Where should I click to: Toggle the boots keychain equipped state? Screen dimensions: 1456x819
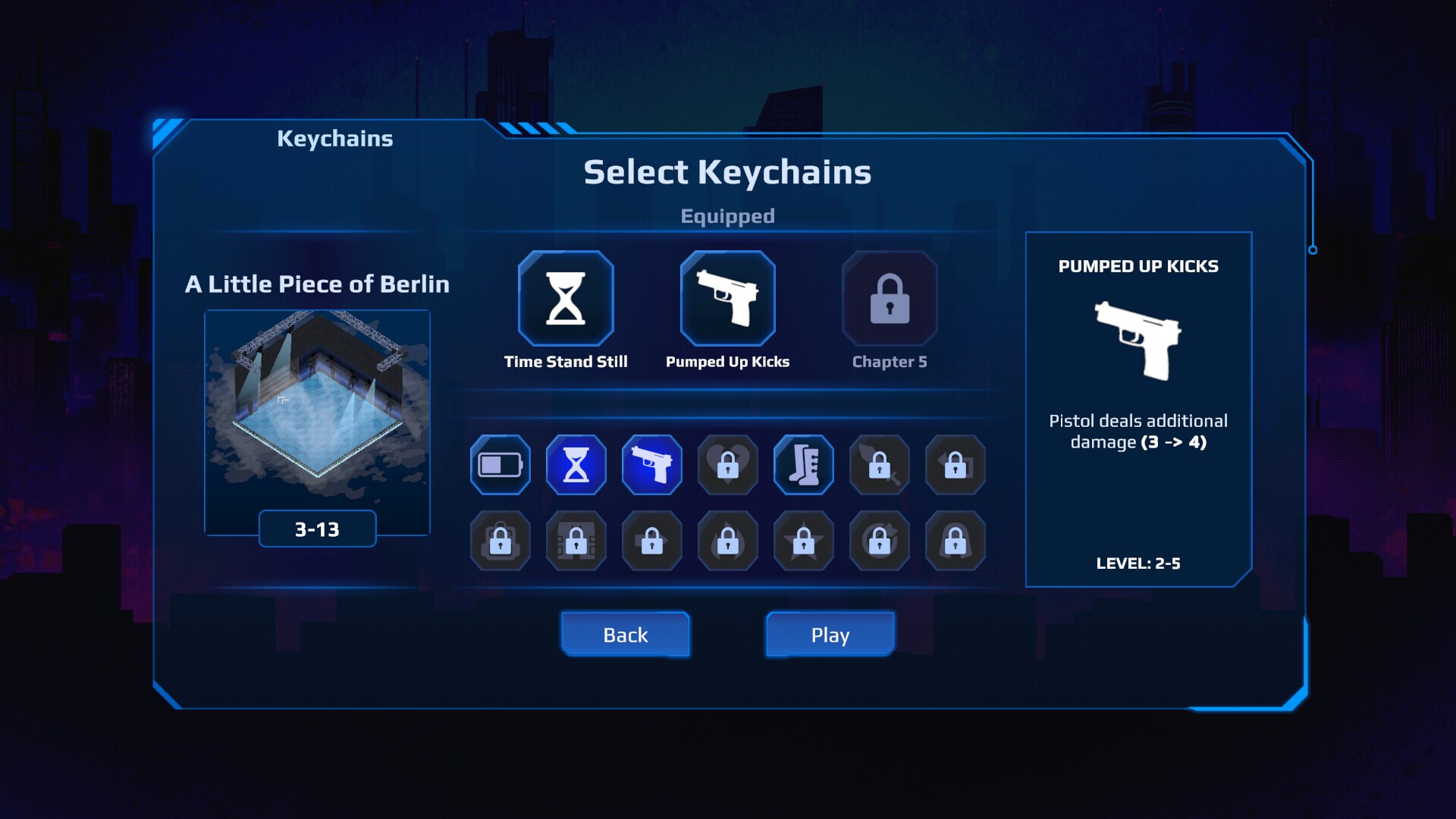click(x=803, y=465)
